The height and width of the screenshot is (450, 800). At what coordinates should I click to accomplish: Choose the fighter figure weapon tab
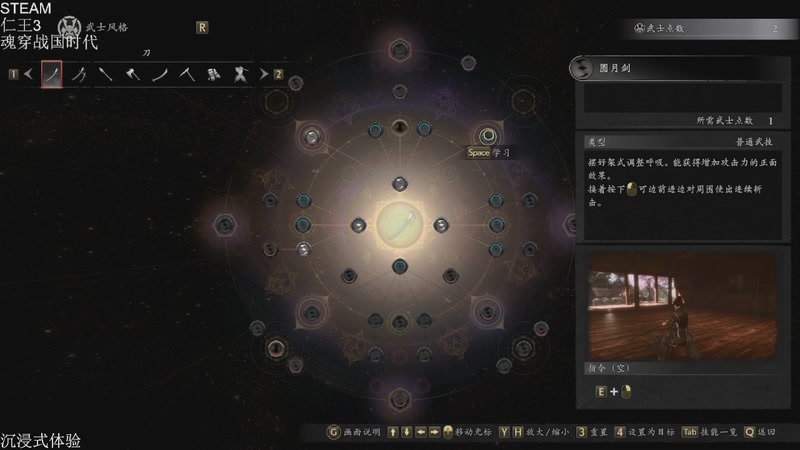pyautogui.click(x=240, y=74)
